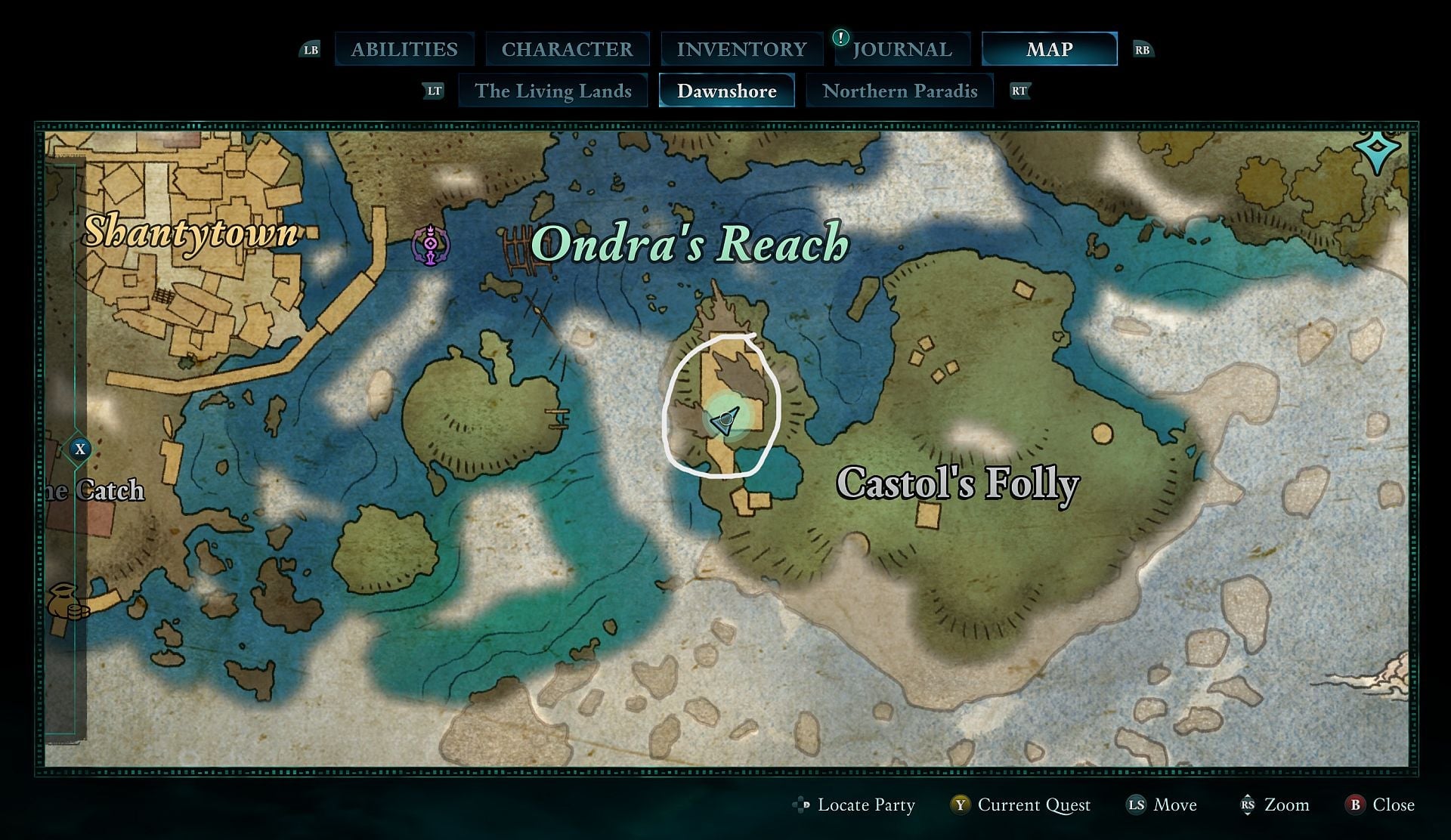Switch to the CHARACTER tab
Image resolution: width=1451 pixels, height=840 pixels.
pyautogui.click(x=568, y=48)
